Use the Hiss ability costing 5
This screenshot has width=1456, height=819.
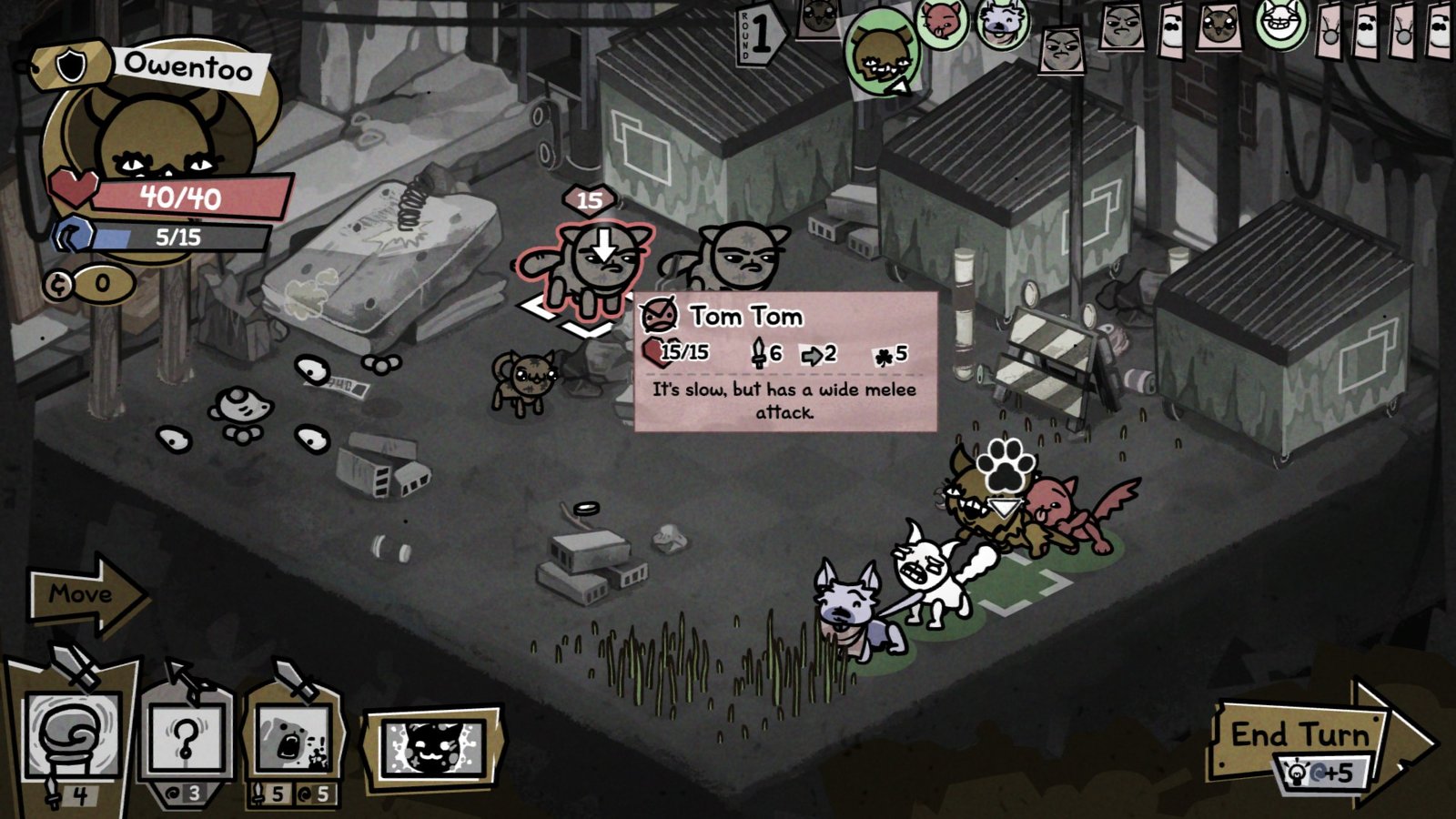pos(293,733)
